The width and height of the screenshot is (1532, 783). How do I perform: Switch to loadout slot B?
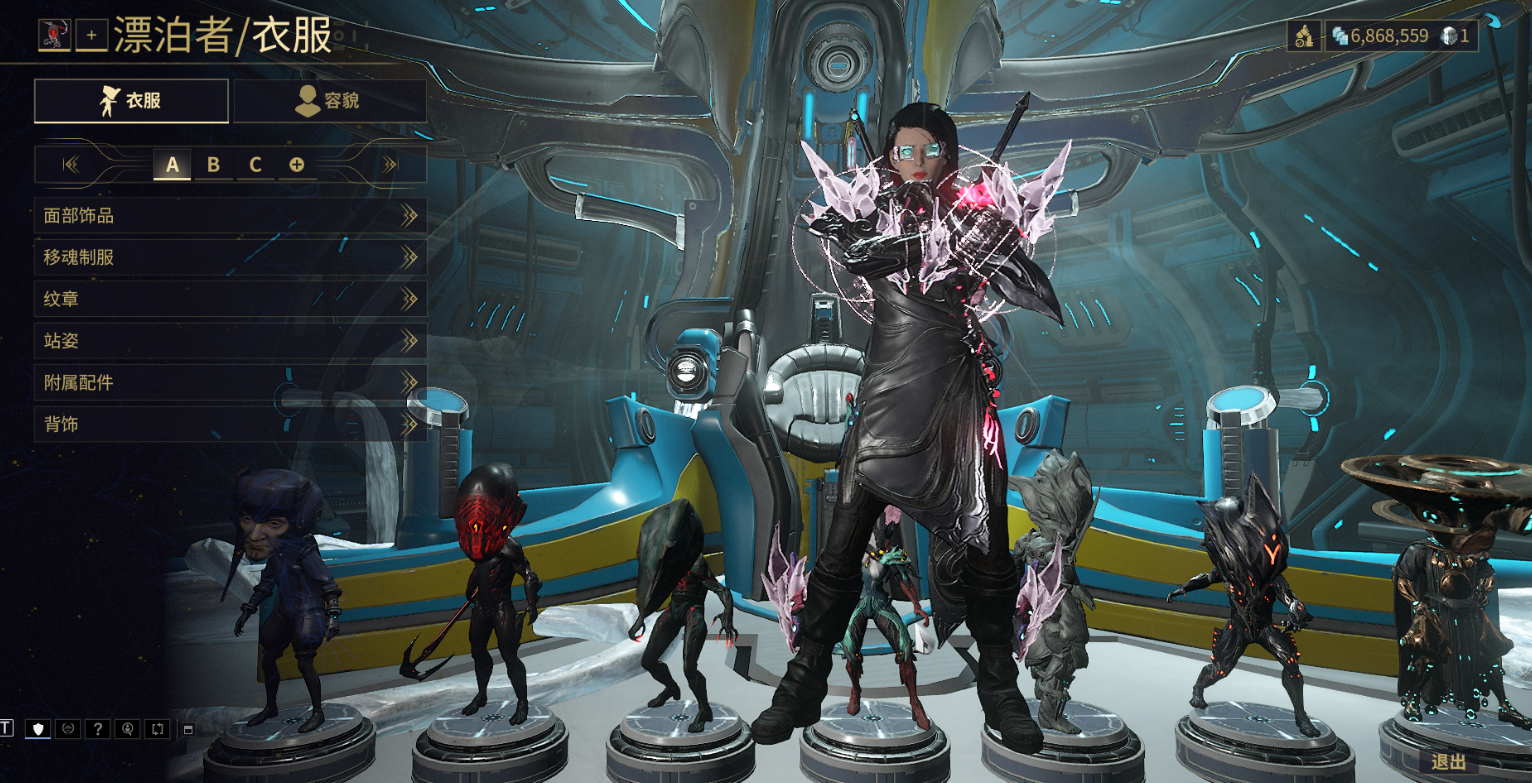pyautogui.click(x=213, y=165)
